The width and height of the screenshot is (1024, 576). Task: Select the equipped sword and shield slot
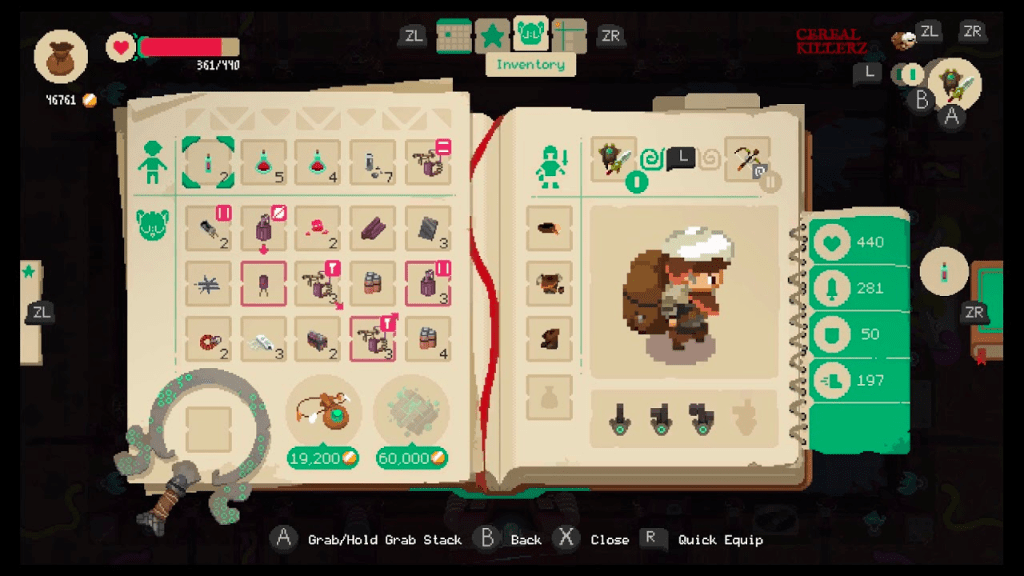pyautogui.click(x=613, y=160)
